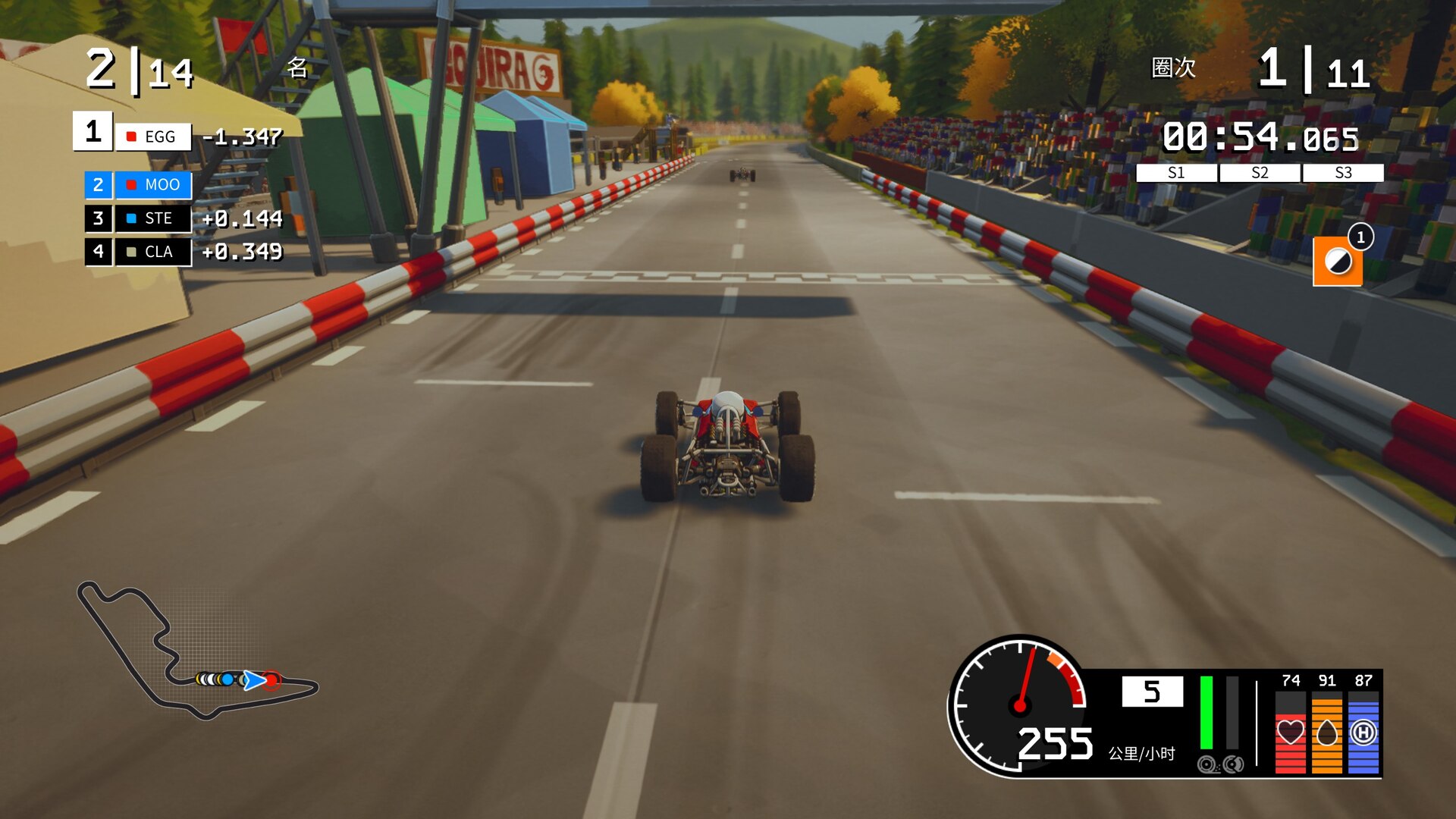This screenshot has height=819, width=1456.
Task: Choose the STE driver entry
Action: coord(153,218)
